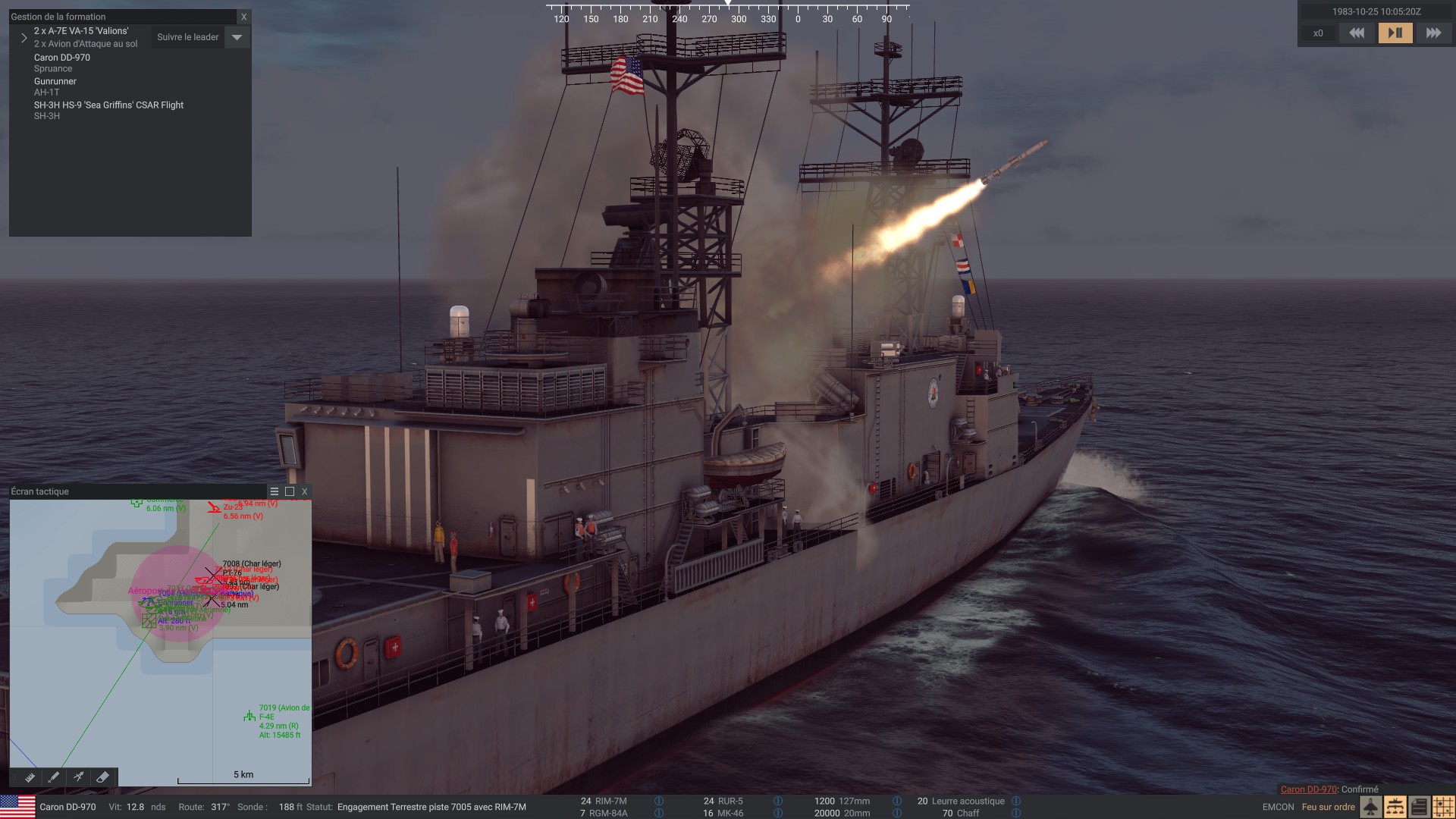Select the compass divider tool on the map
The width and height of the screenshot is (1456, 819).
78,777
